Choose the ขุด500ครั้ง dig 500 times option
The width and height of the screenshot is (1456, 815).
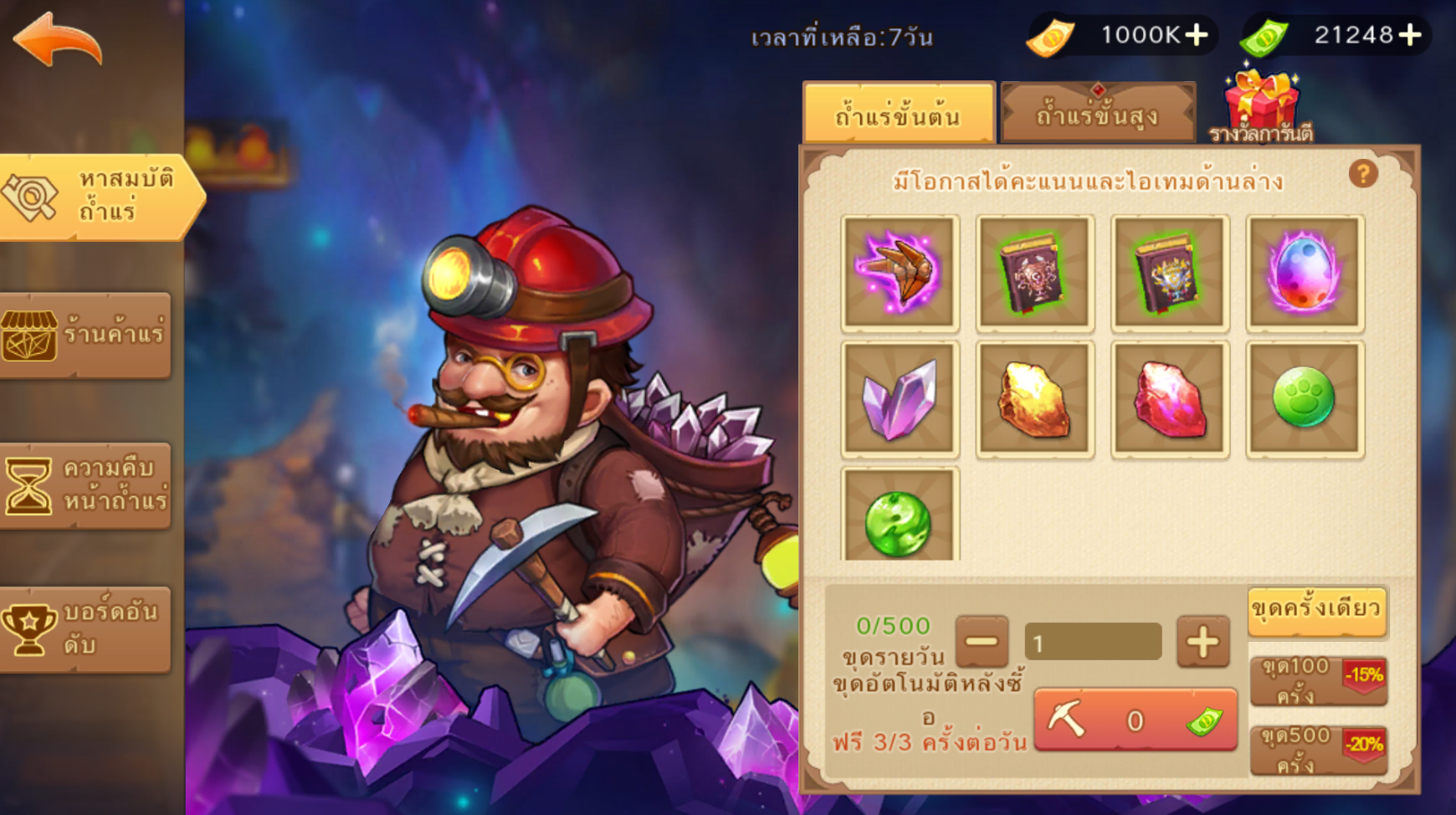pyautogui.click(x=1318, y=750)
